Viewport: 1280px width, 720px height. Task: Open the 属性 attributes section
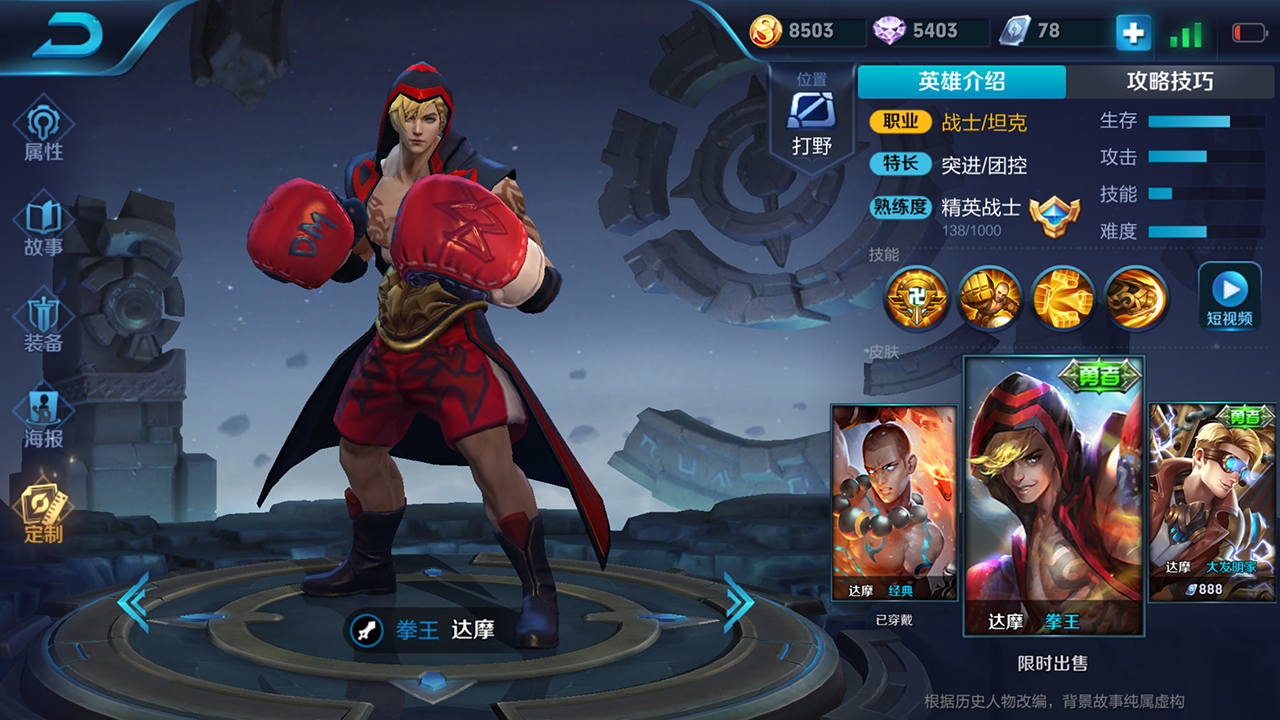[44, 130]
